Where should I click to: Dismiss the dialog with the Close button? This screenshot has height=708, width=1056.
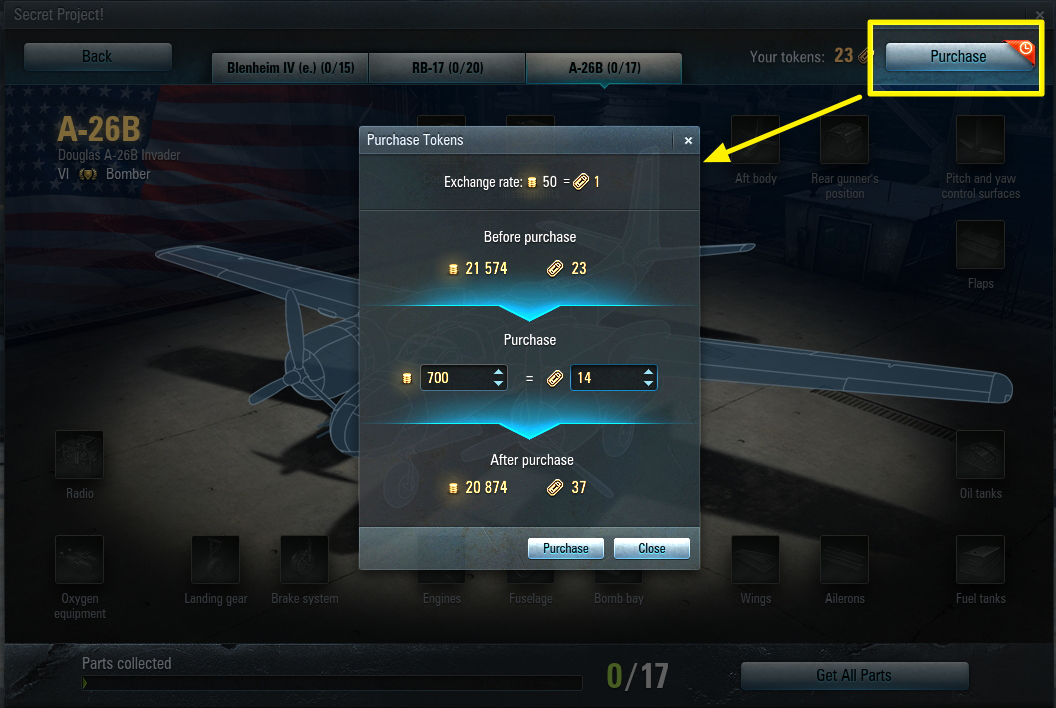[652, 548]
